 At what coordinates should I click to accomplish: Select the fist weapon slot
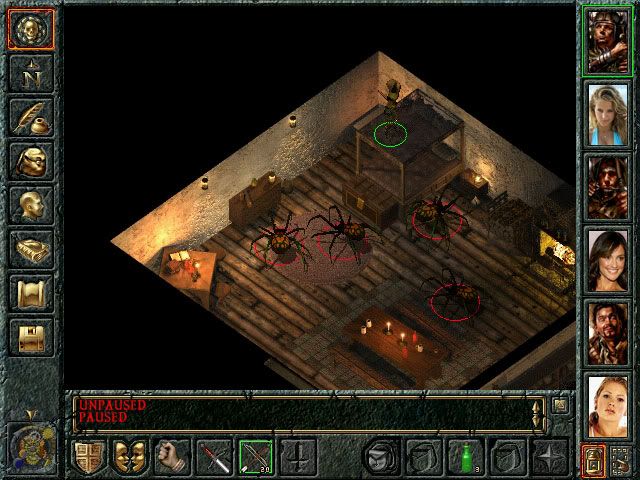[171, 456]
